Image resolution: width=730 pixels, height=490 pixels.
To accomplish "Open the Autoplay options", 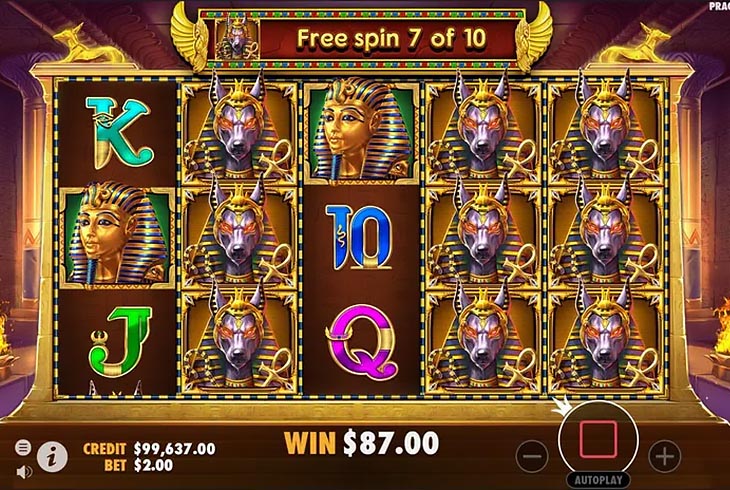I will point(598,480).
